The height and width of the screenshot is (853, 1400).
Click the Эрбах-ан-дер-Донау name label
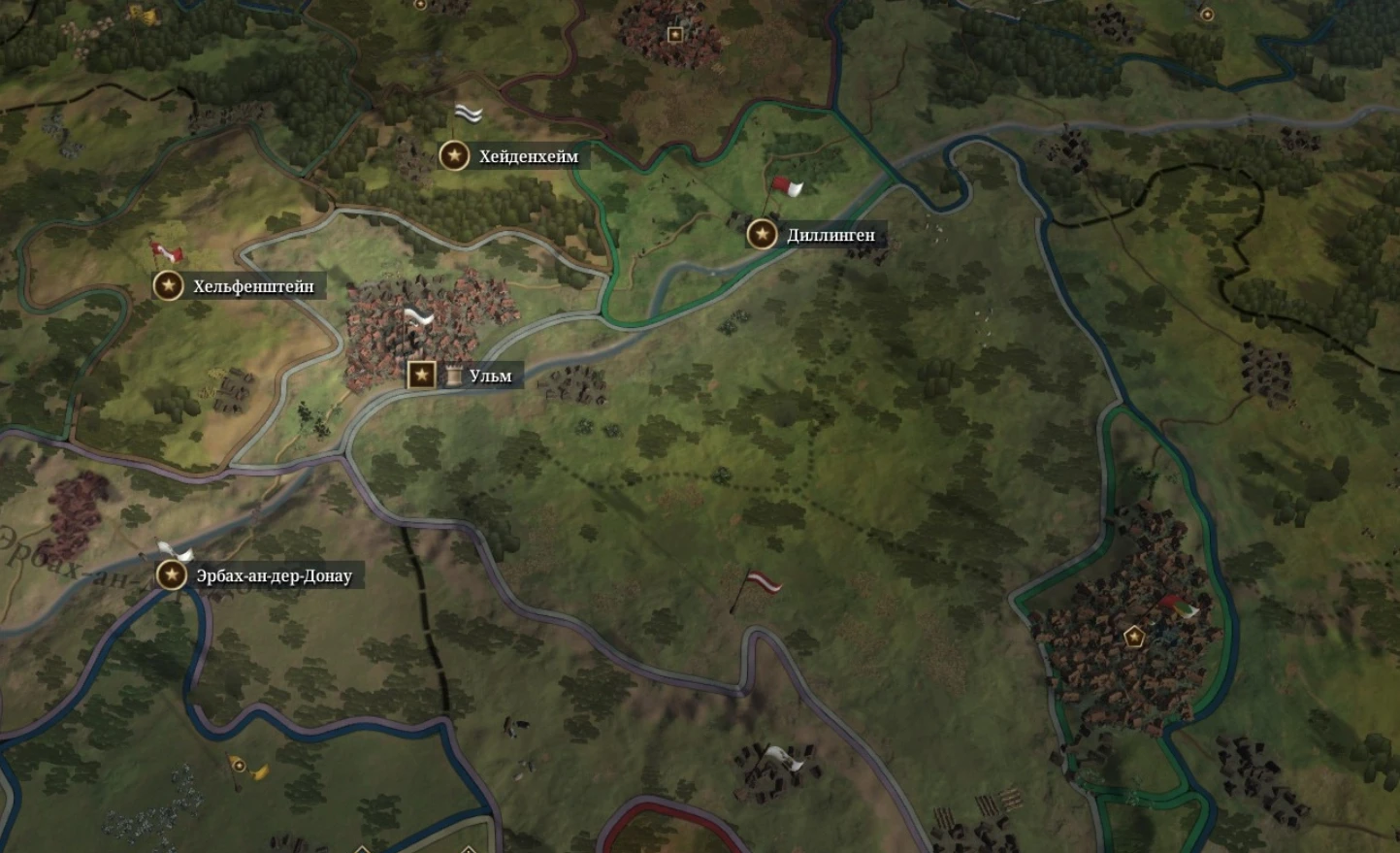coord(273,574)
